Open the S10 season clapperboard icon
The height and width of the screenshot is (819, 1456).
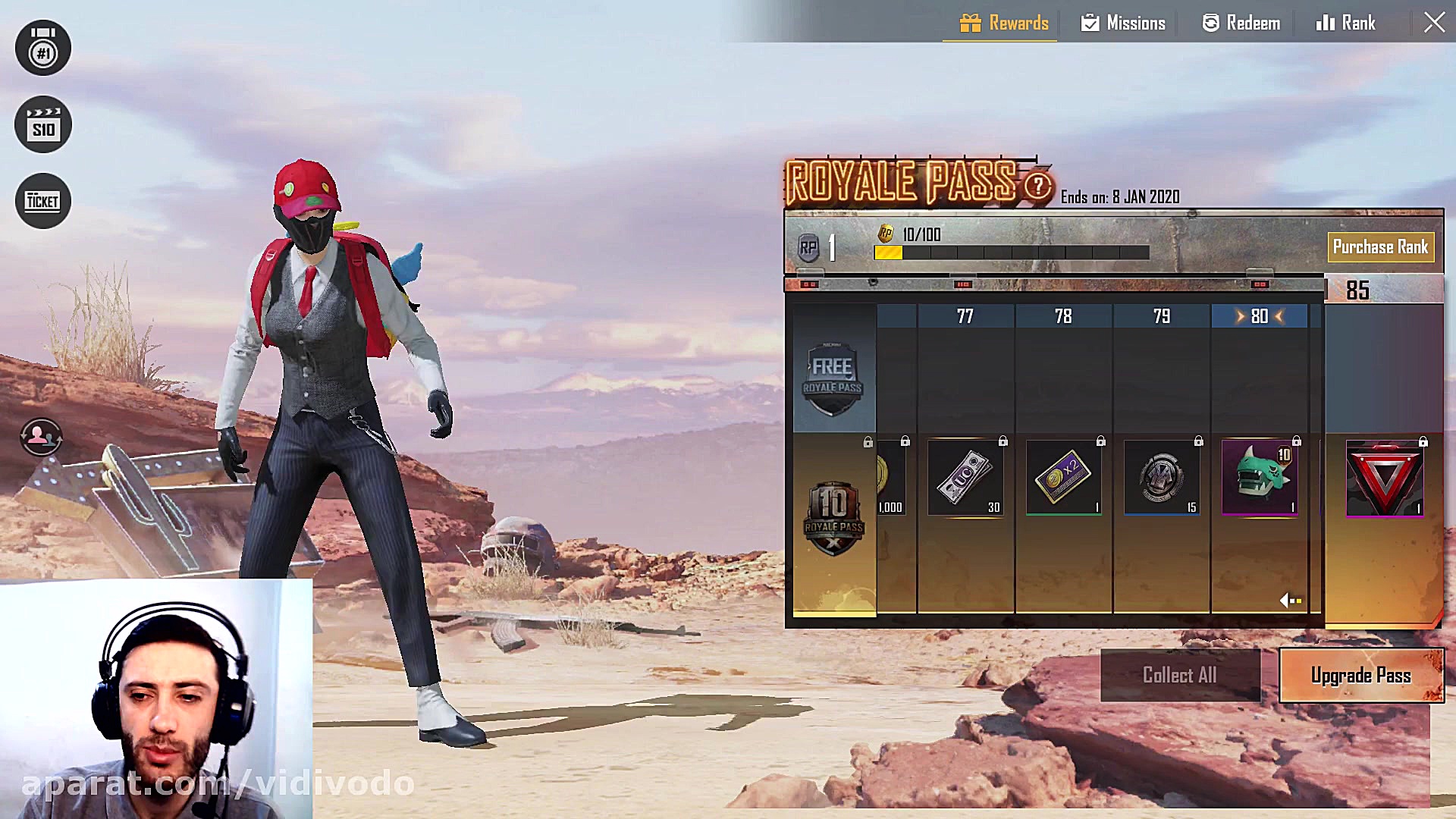(x=43, y=125)
